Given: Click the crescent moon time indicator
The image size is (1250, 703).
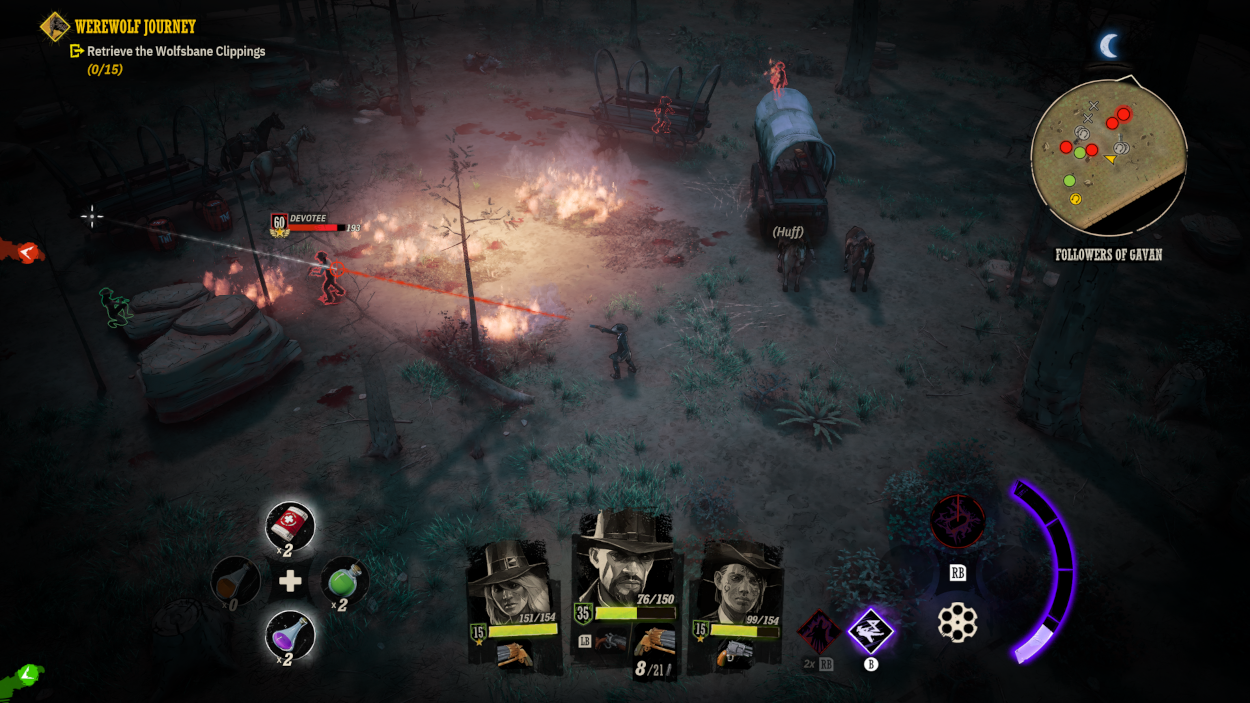Looking at the screenshot, I should pos(1108,45).
